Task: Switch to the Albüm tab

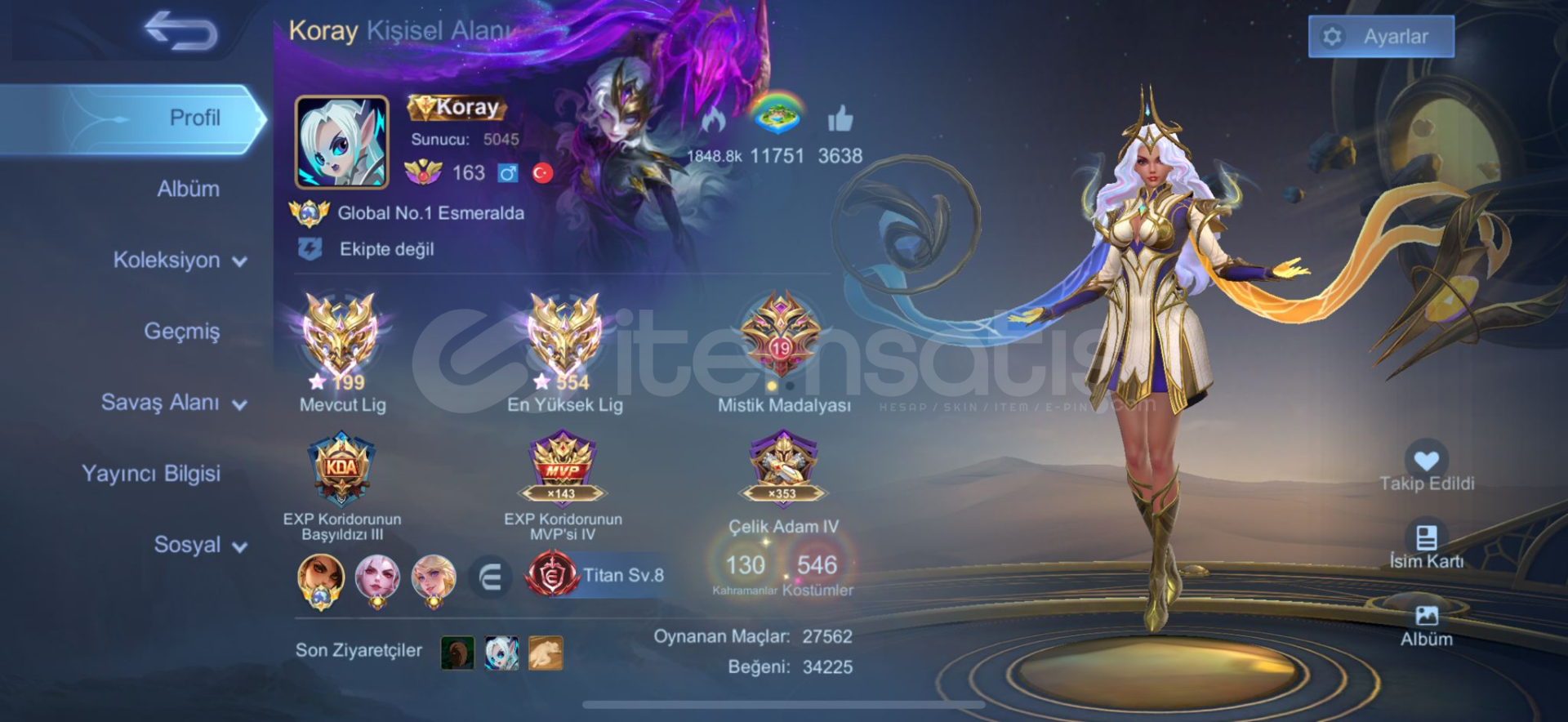Action: 186,188
